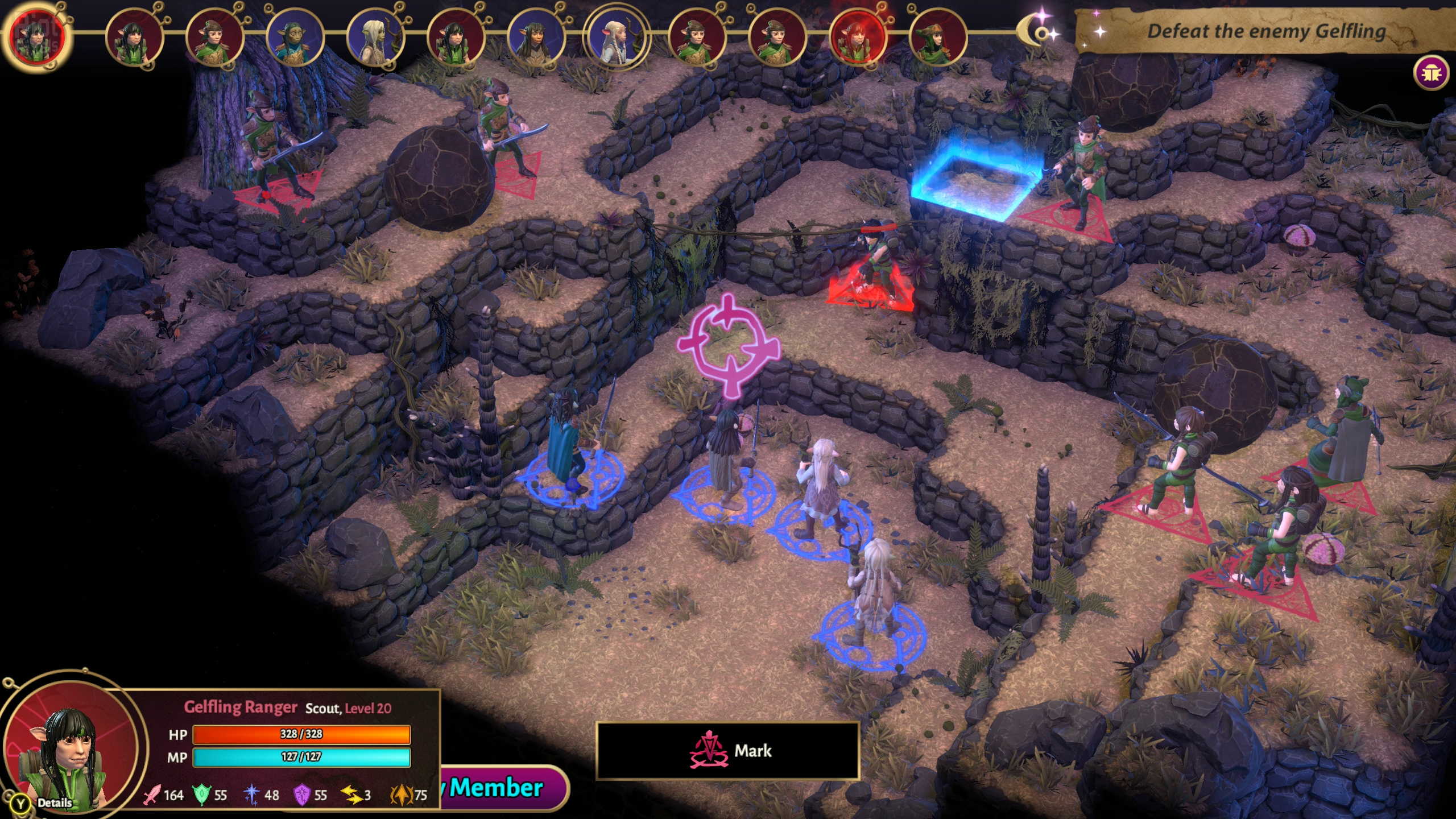The image size is (1456, 819).
Task: Open the purple bug report button
Action: [1431, 73]
